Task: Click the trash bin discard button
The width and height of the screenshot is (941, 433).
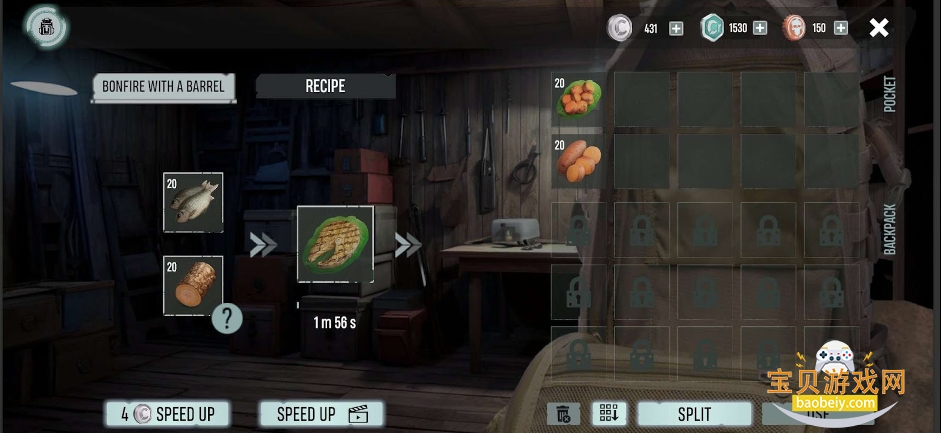Action: pyautogui.click(x=564, y=413)
